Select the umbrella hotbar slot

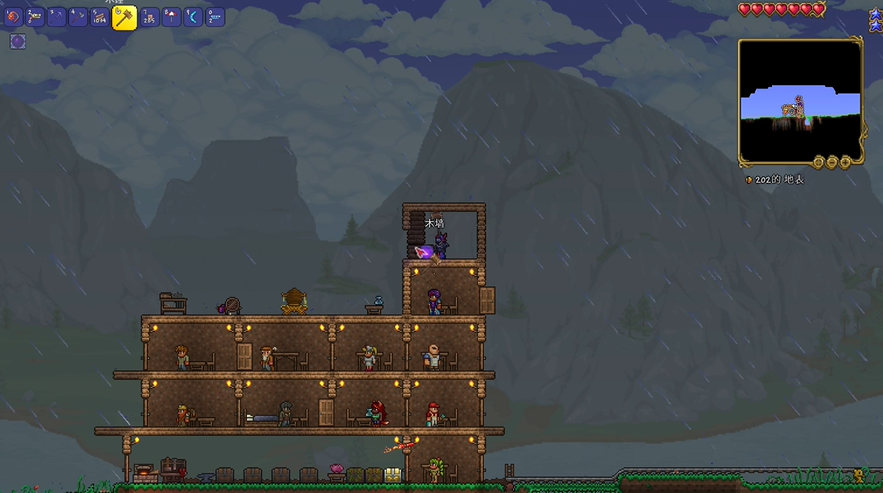172,17
